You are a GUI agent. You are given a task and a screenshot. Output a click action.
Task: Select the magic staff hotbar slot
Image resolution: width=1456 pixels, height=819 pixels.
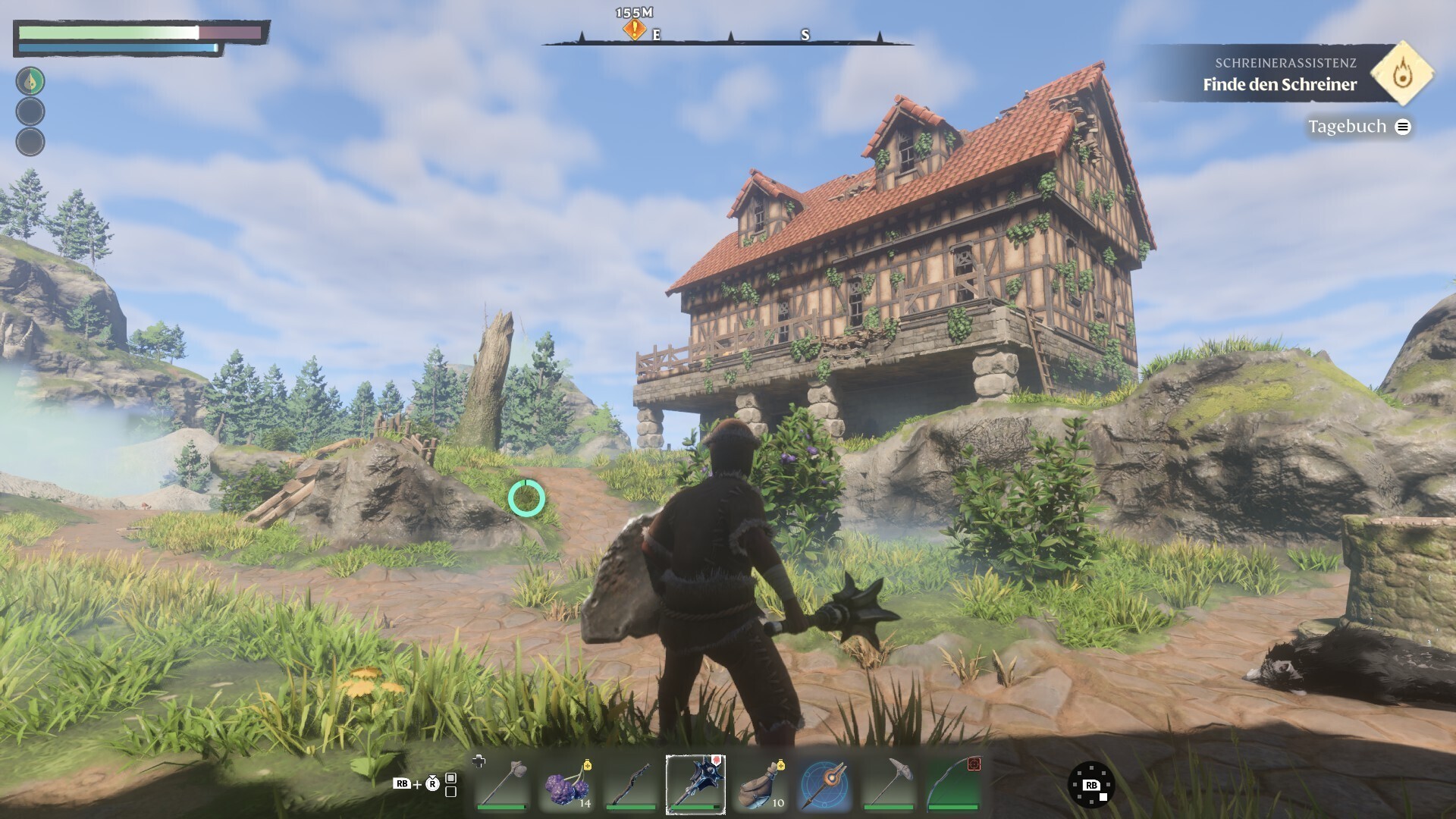click(825, 784)
